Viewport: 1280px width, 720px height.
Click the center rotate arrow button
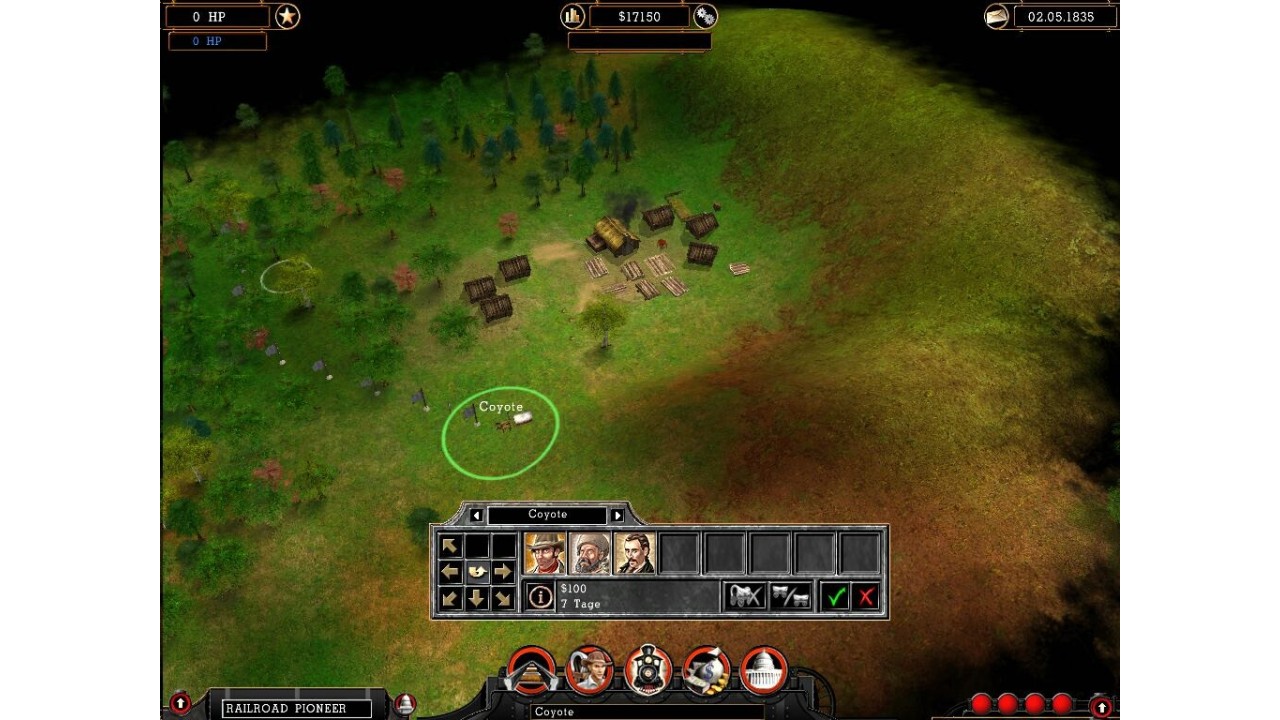(x=477, y=572)
